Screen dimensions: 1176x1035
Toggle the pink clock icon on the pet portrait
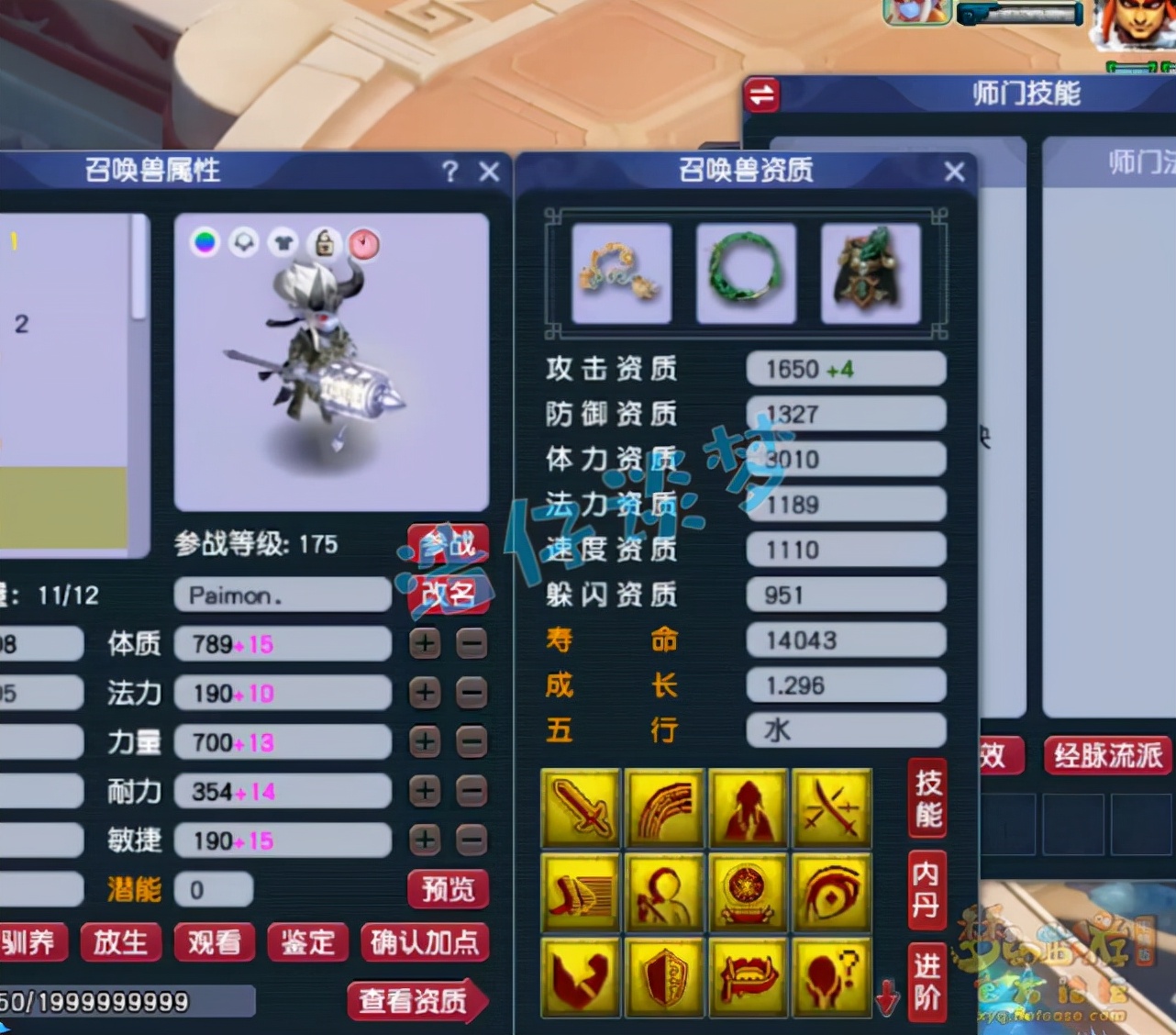click(364, 244)
